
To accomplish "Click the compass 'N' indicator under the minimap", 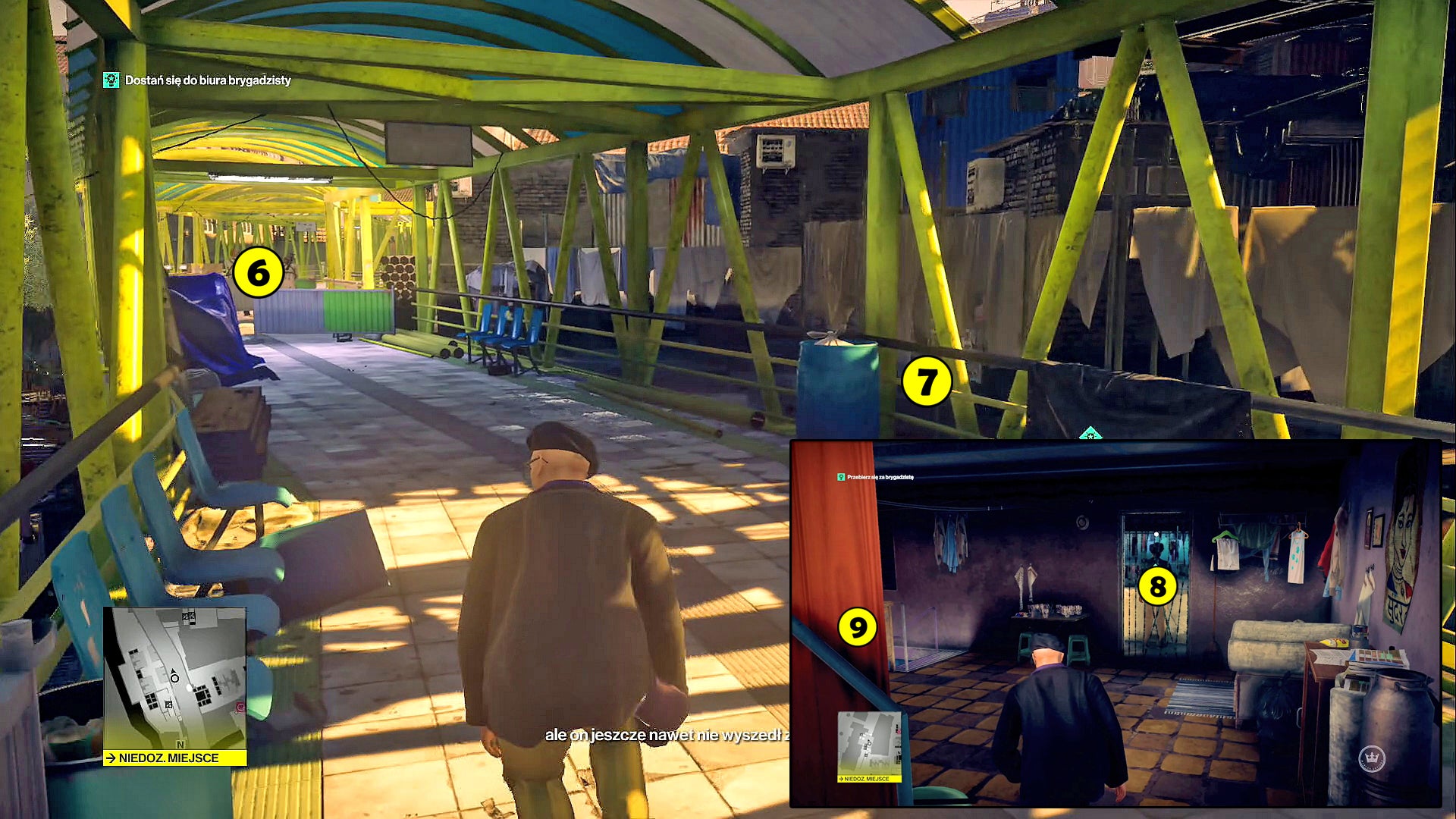I will (181, 745).
